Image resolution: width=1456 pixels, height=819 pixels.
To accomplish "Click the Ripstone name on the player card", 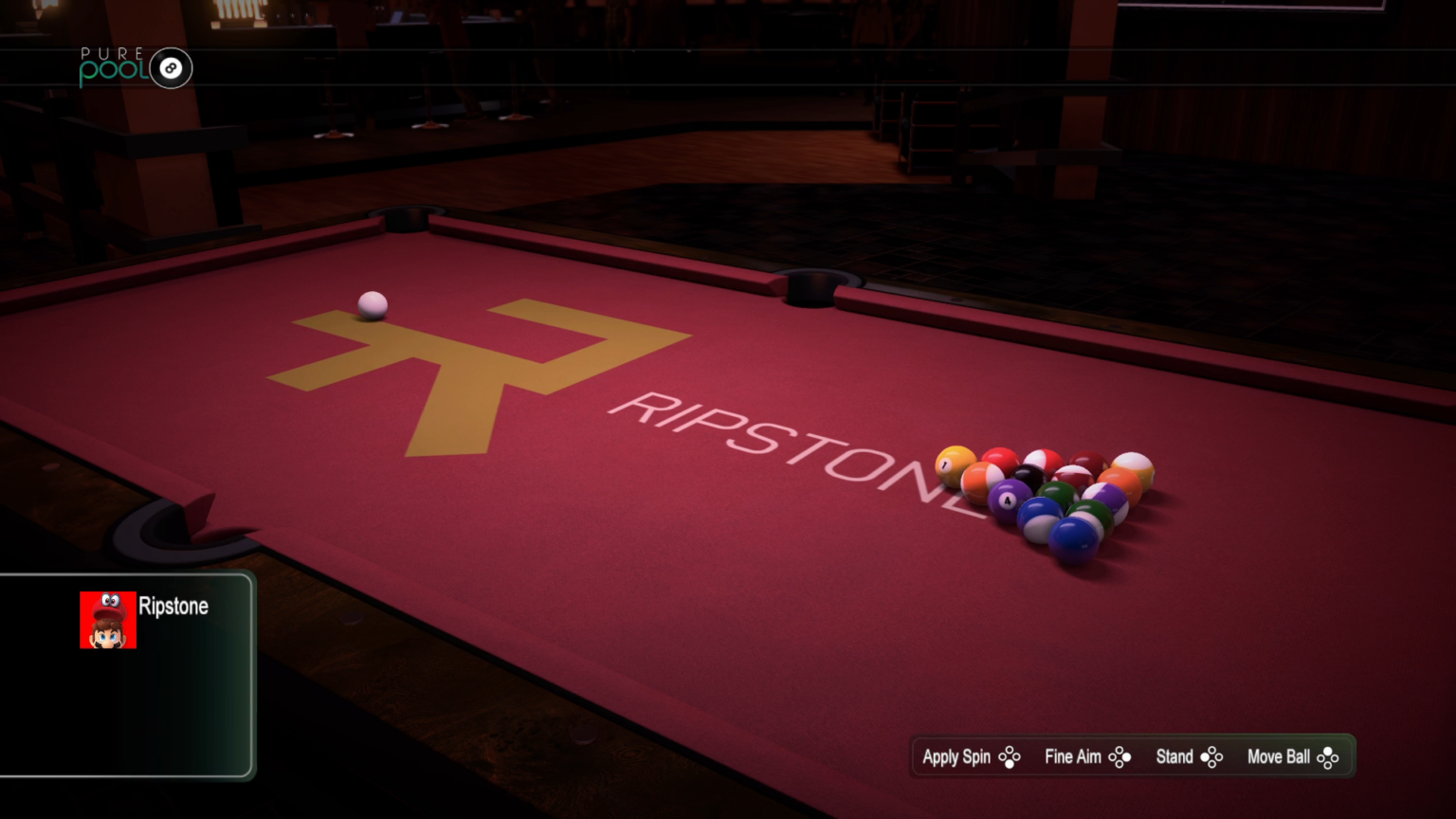I will 174,607.
